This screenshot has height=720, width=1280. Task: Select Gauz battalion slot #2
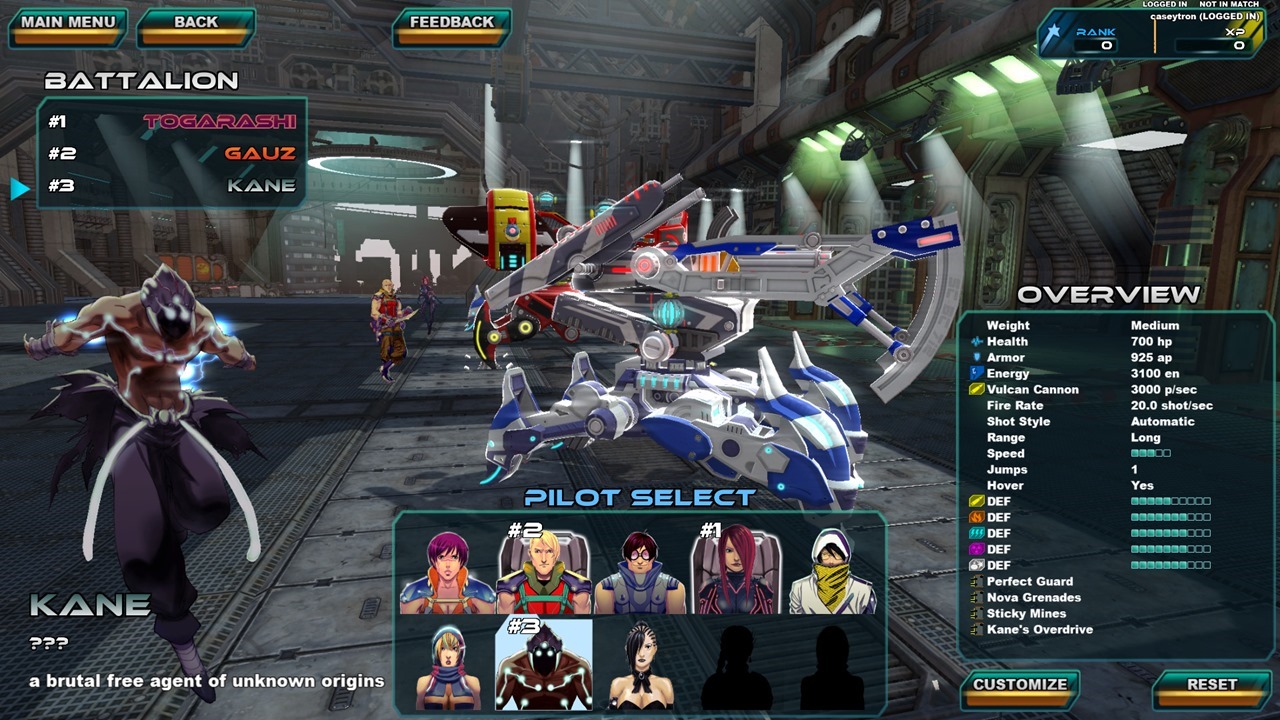click(172, 154)
